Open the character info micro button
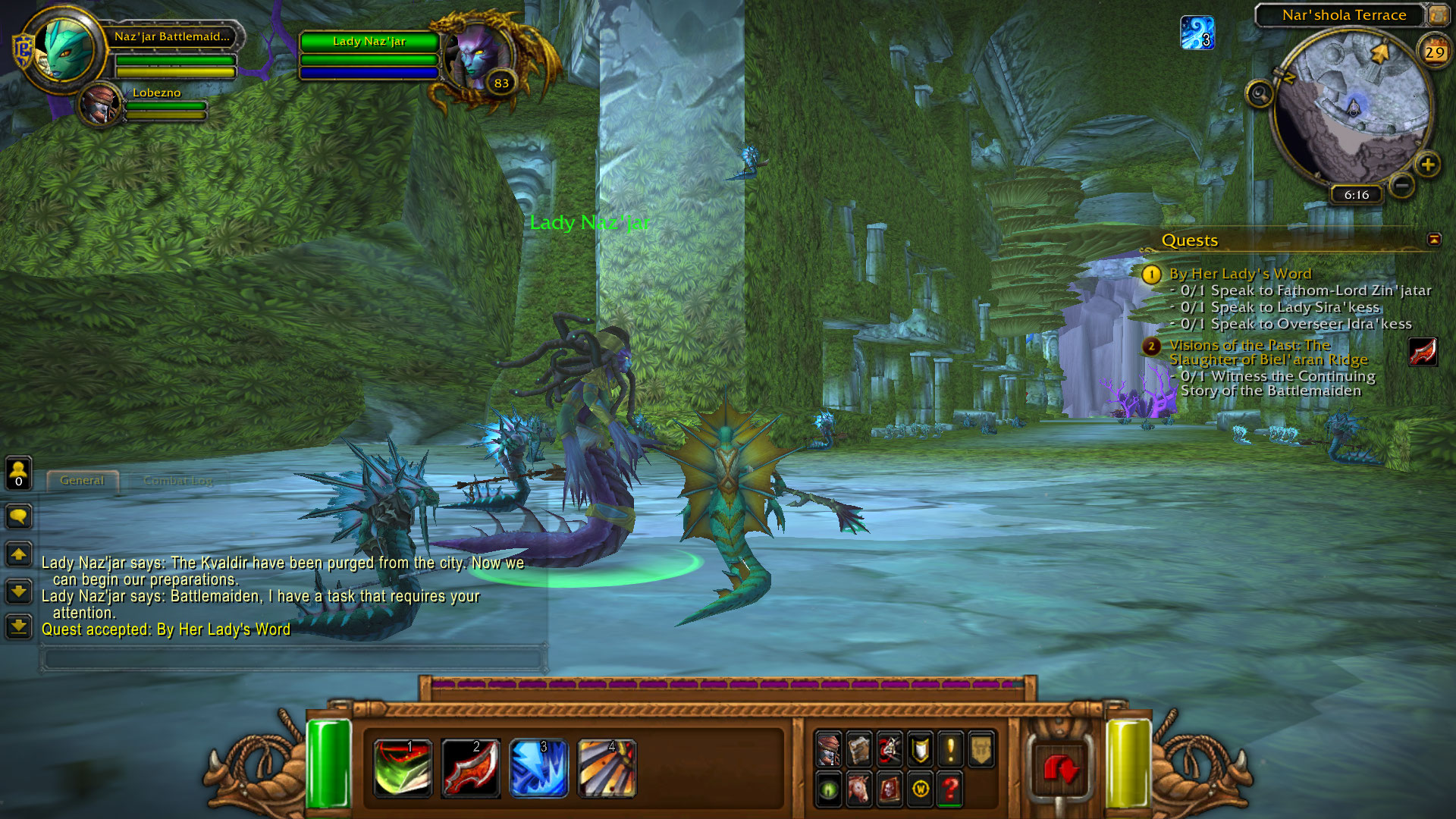1456x819 pixels. tap(829, 749)
